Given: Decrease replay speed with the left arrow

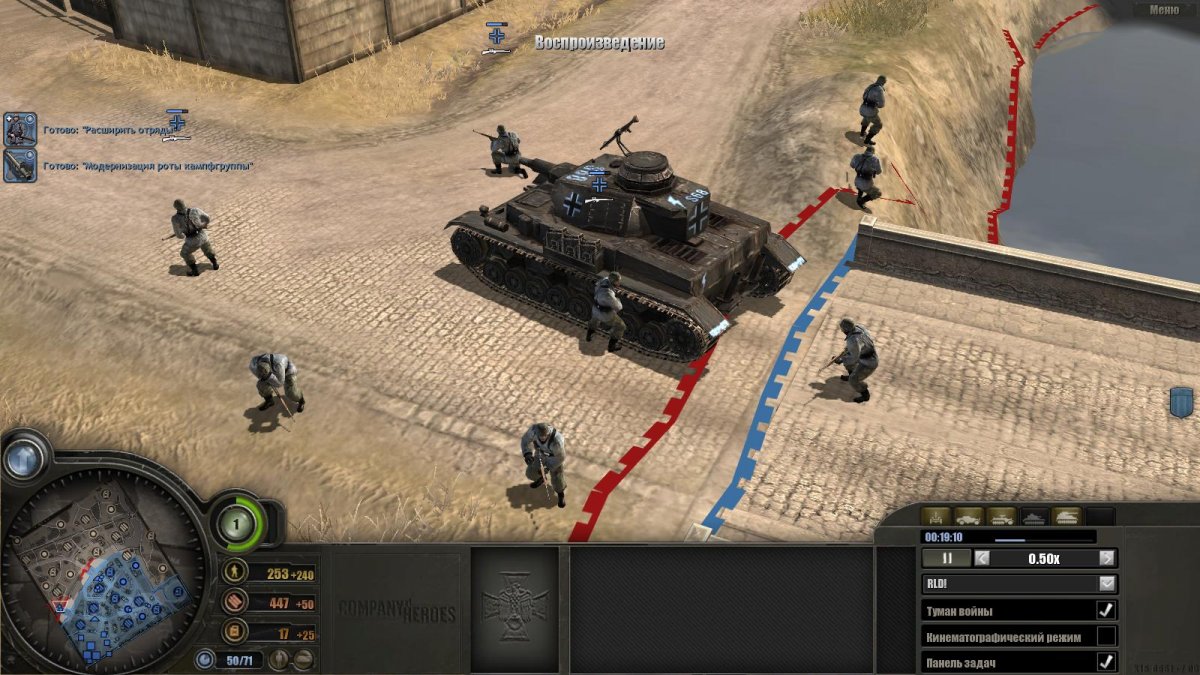Looking at the screenshot, I should coord(983,558).
